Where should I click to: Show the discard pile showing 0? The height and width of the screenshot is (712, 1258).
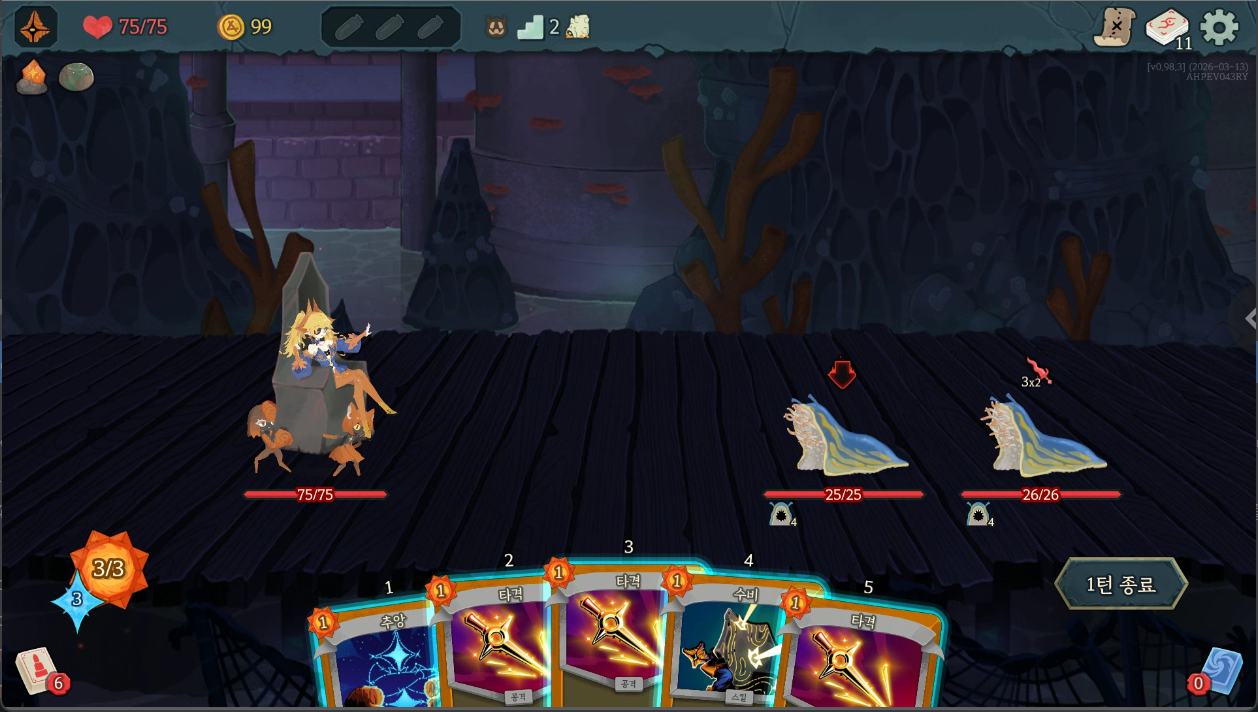pos(1219,670)
